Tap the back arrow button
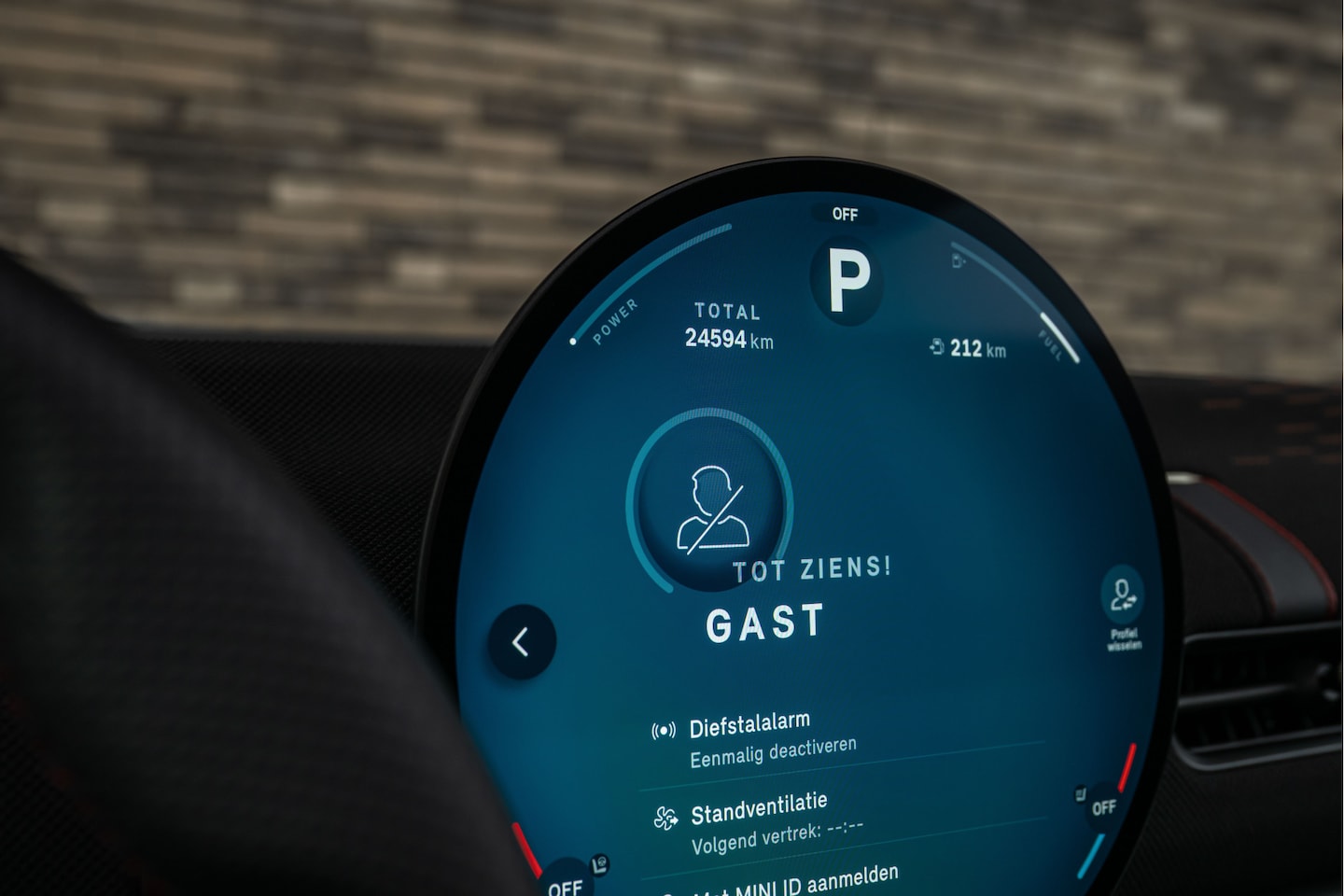This screenshot has width=1344, height=896. 522,641
